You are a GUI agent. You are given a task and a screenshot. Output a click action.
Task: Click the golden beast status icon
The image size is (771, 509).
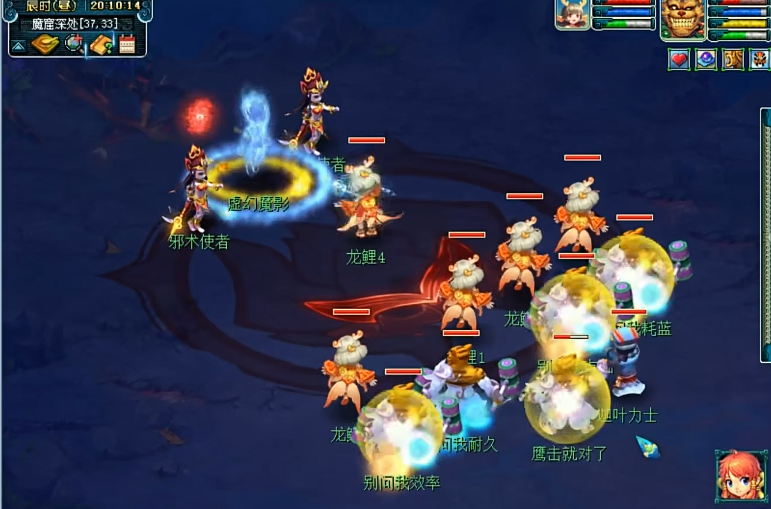733,59
